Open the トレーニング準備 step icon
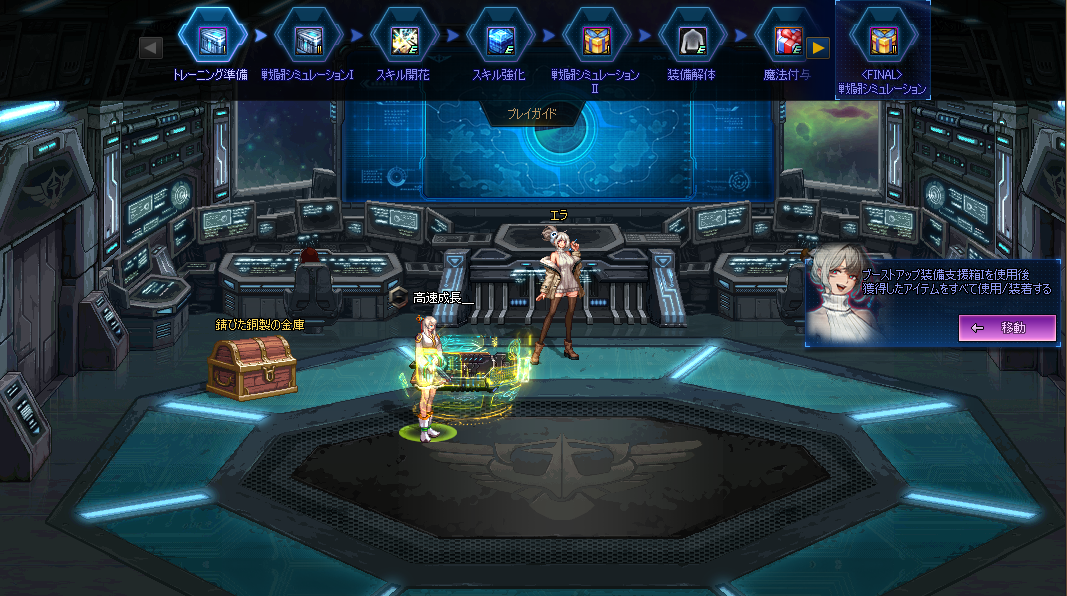 click(212, 39)
